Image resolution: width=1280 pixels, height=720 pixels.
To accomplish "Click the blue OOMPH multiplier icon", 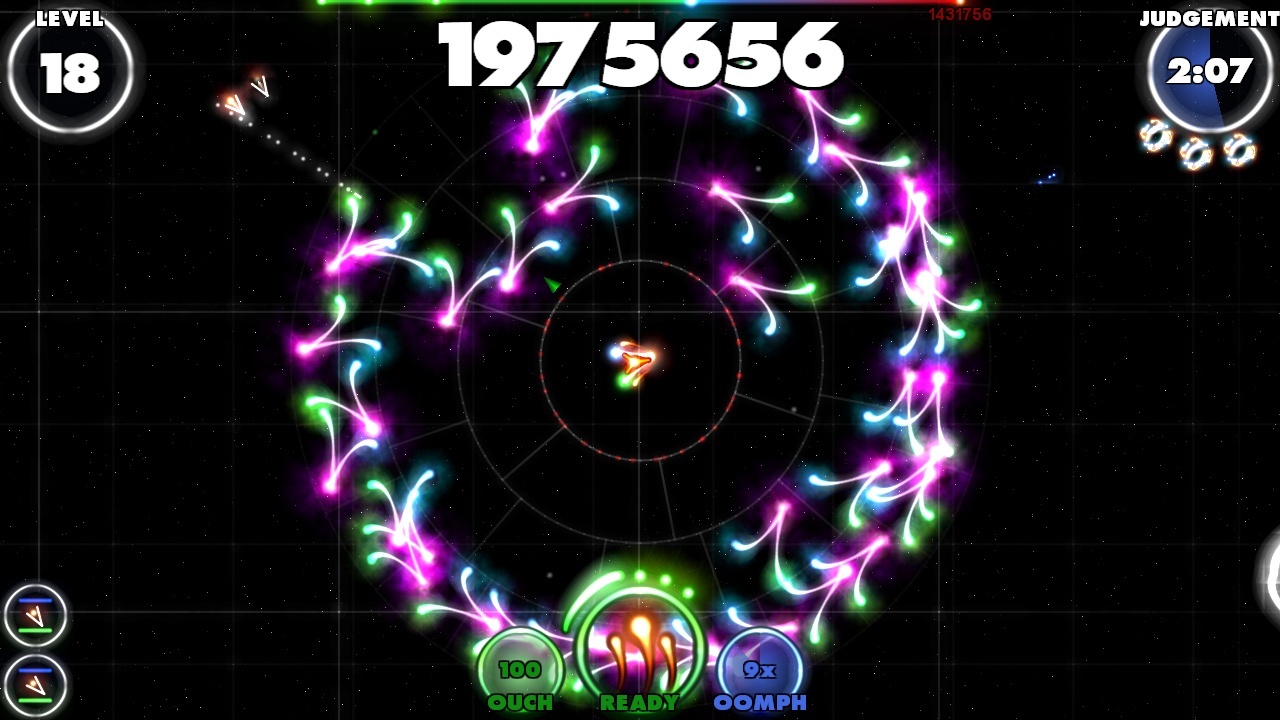I will (x=756, y=660).
